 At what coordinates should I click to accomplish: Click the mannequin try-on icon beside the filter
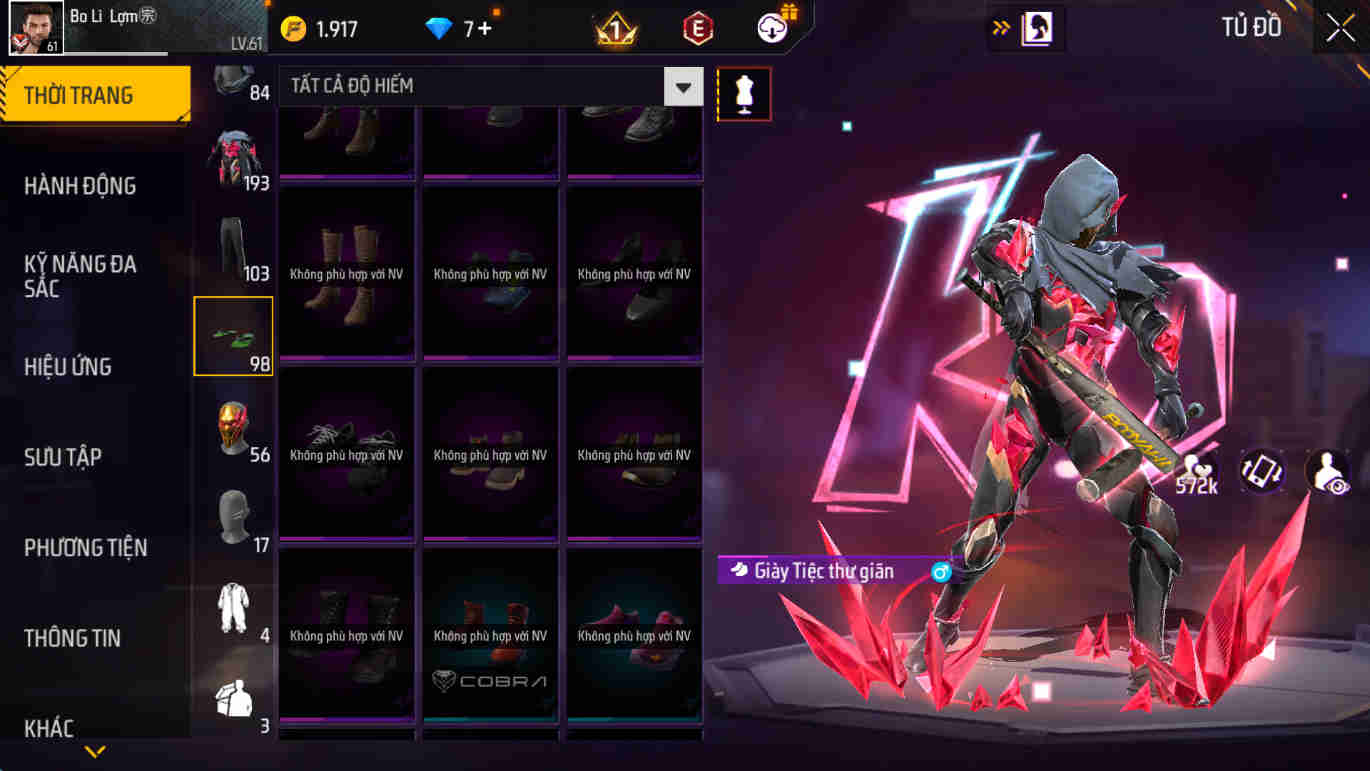(741, 92)
